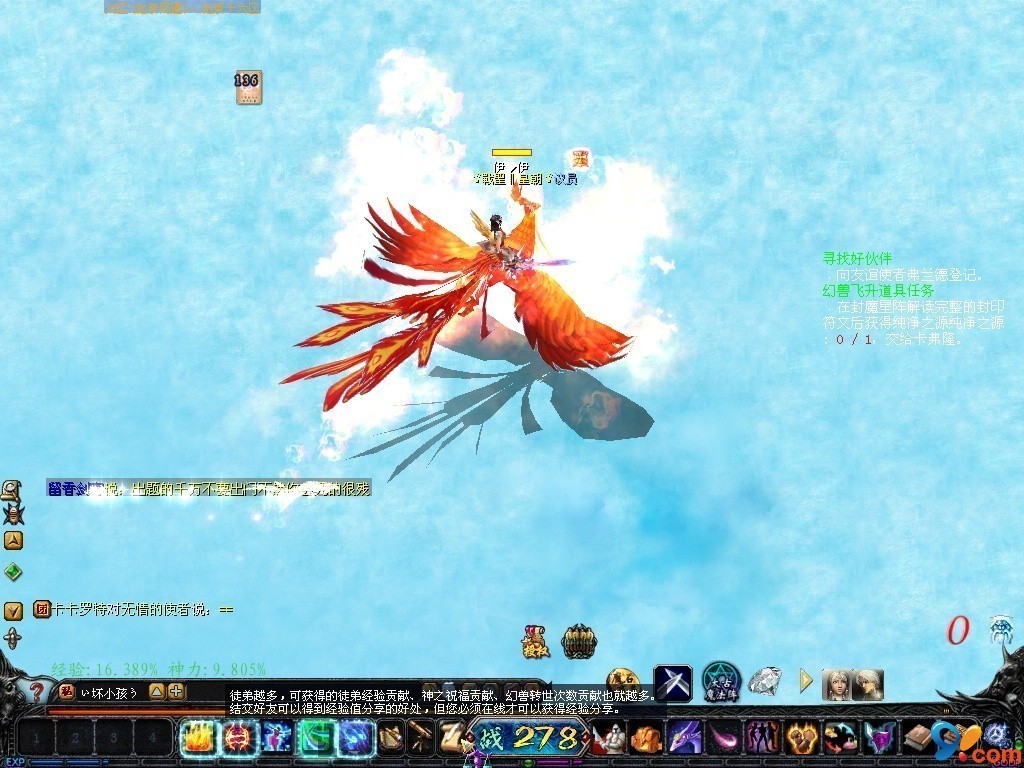Activate the flame skill on the hotbar
The image size is (1024, 768).
(198, 739)
